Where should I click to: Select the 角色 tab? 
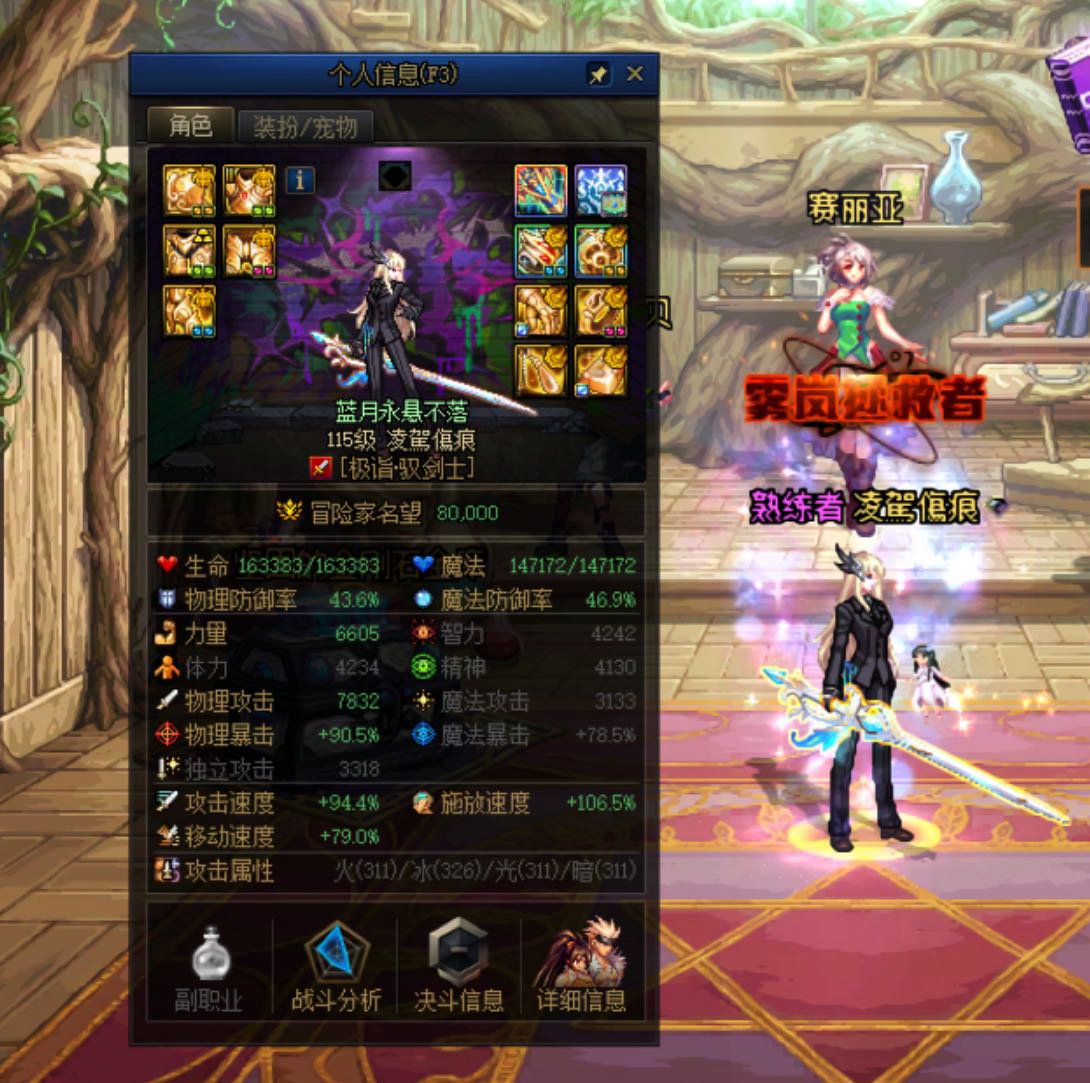pos(190,126)
